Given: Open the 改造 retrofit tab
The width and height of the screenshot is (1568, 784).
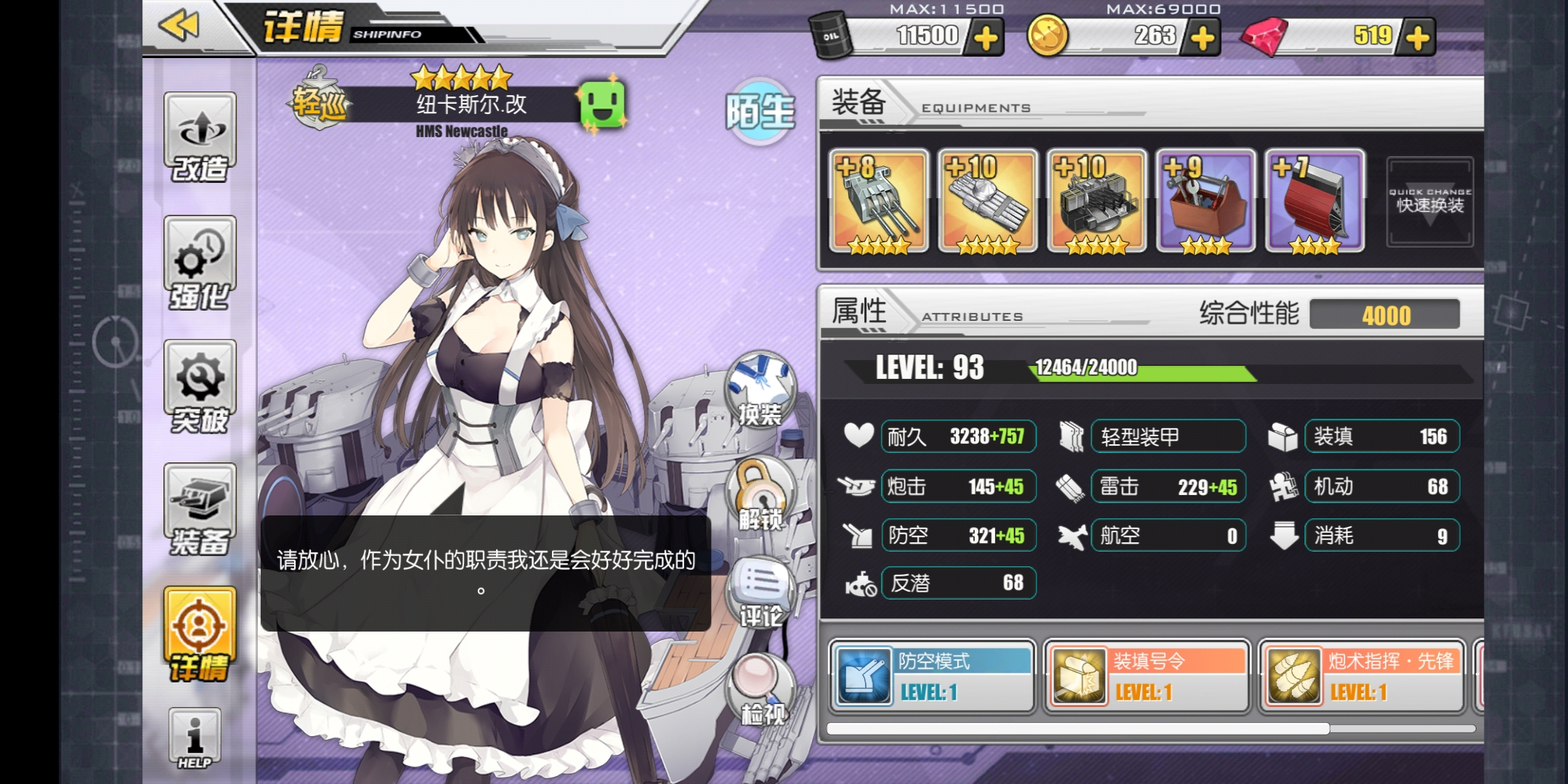Looking at the screenshot, I should (200, 138).
